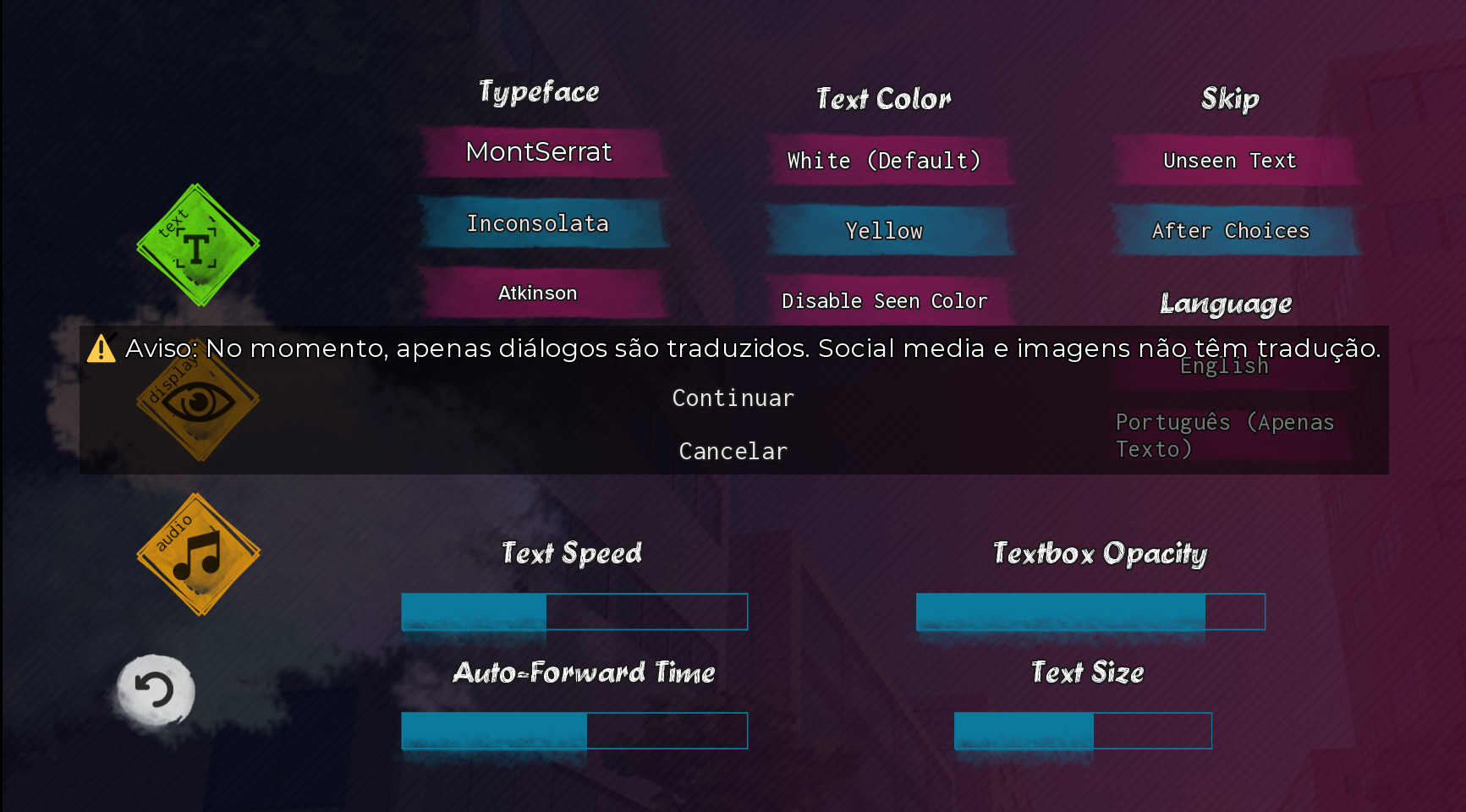
Task: Choose the MontSerrat typeface
Action: [539, 153]
